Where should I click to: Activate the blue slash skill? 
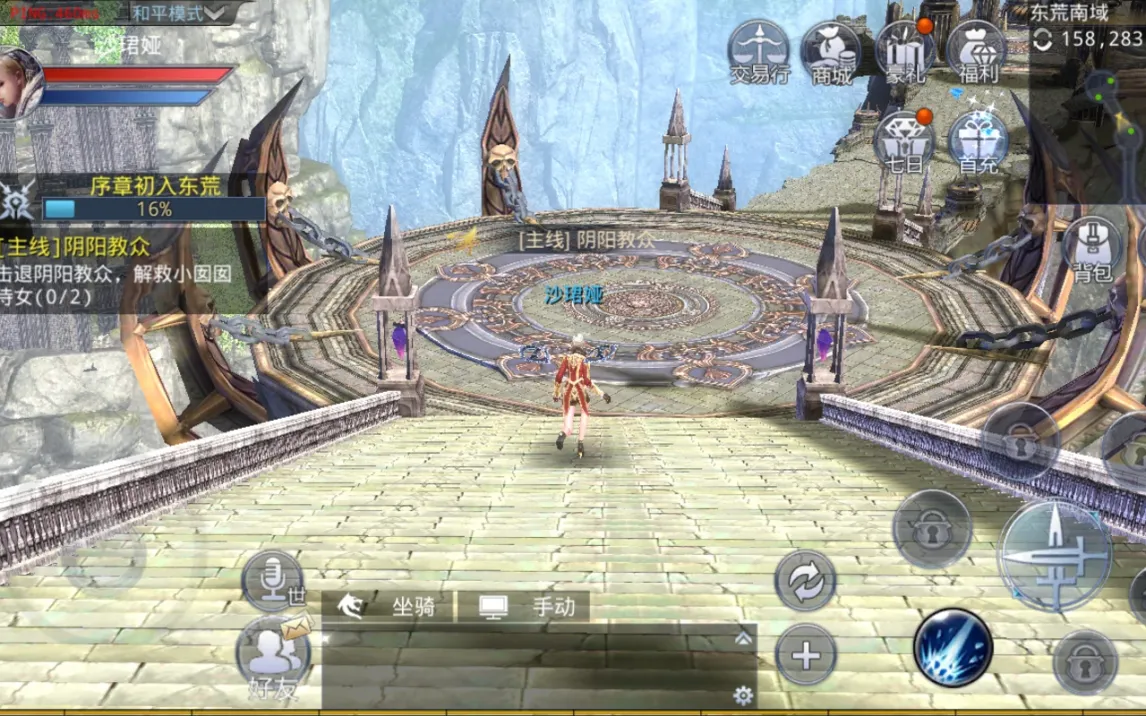pos(952,647)
